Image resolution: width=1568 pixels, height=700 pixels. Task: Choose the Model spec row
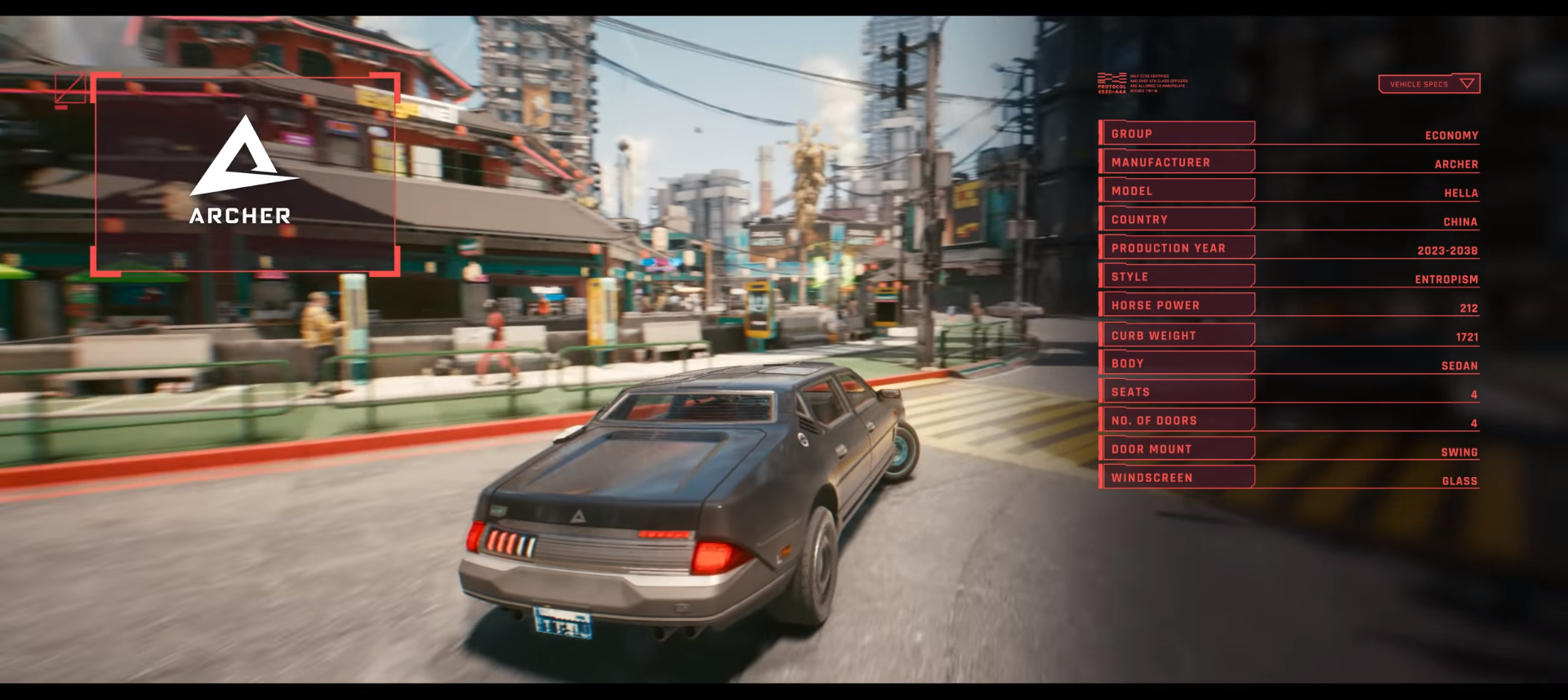pos(1177,190)
